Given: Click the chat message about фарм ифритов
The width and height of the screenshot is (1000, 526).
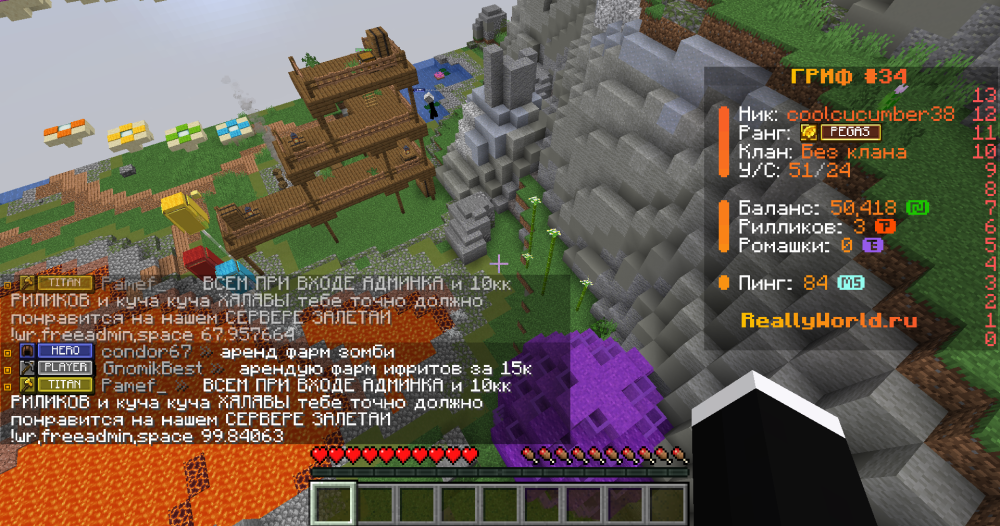Looking at the screenshot, I should (373, 369).
